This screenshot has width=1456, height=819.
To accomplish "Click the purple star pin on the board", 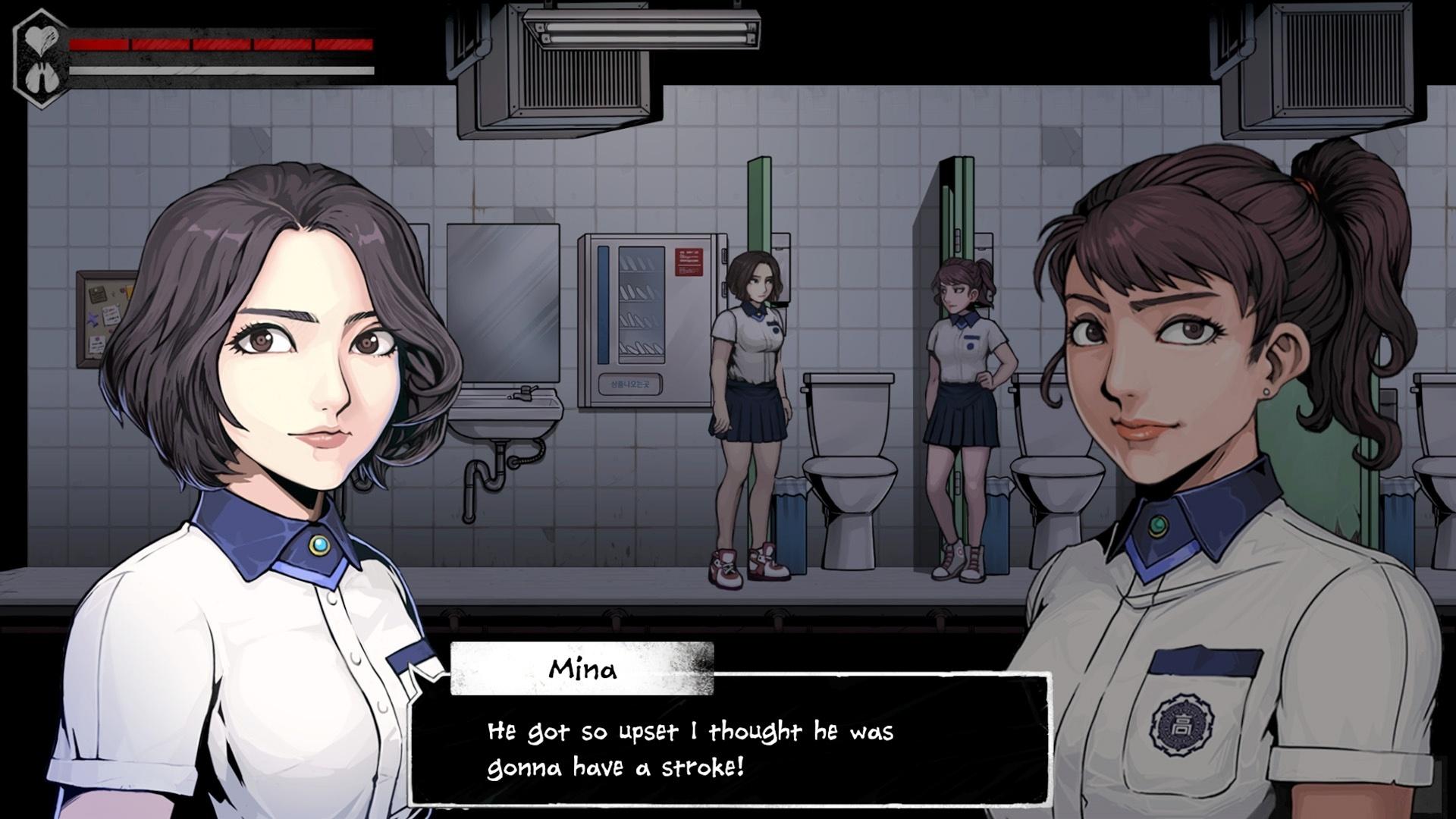I will (93, 318).
